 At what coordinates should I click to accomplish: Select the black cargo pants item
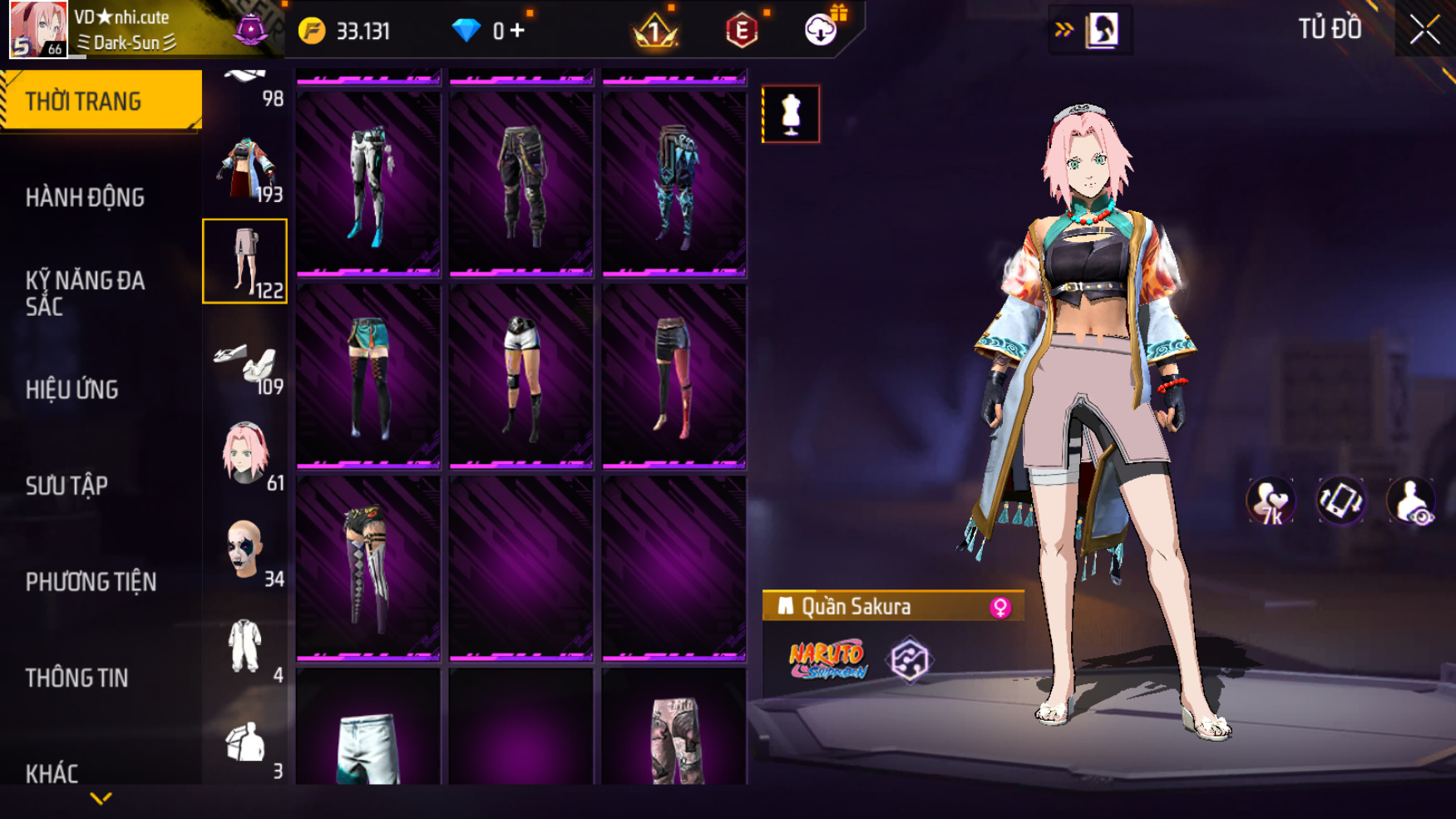521,183
